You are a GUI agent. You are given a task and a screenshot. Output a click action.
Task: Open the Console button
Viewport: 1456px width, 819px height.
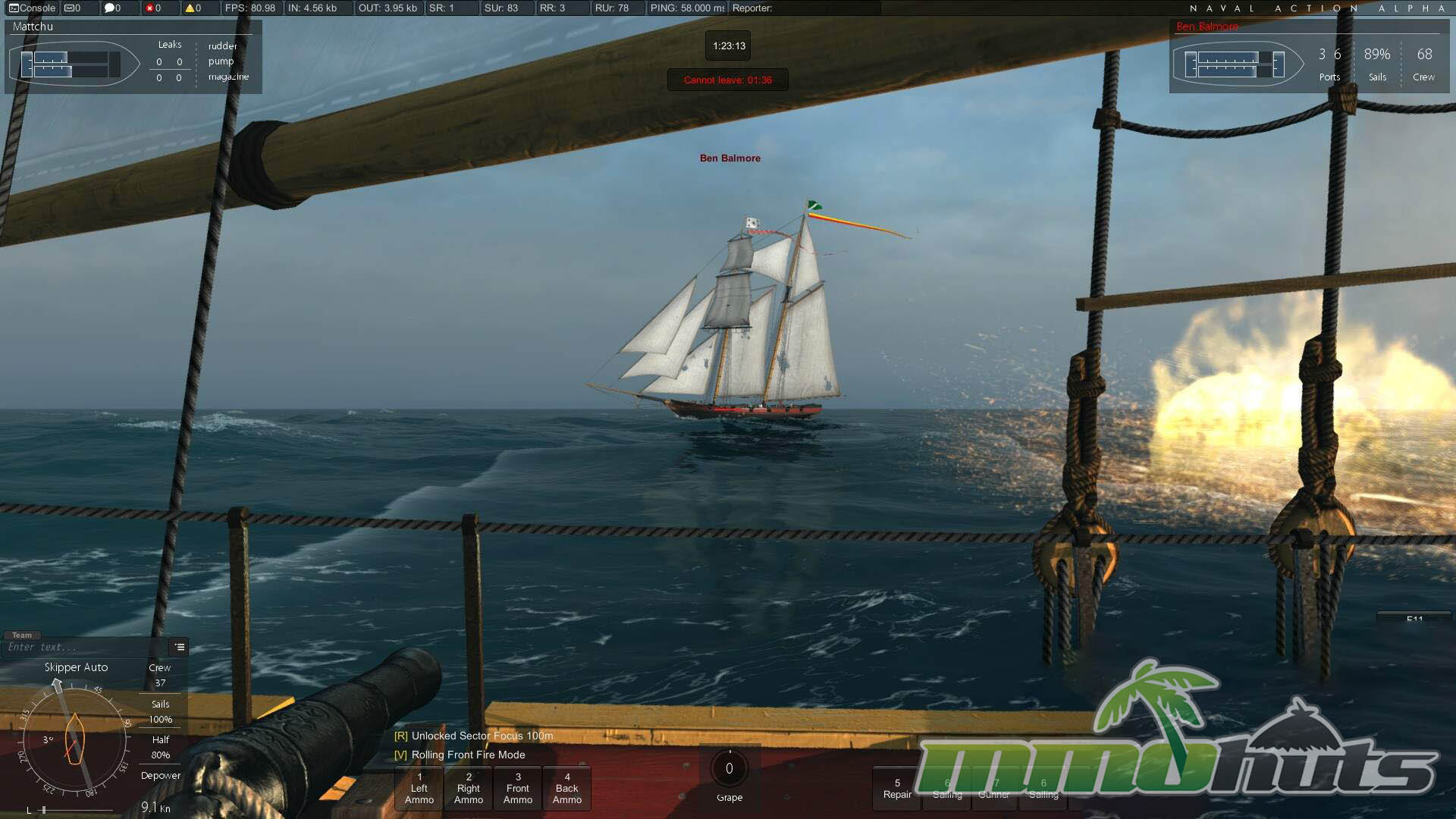click(x=32, y=8)
